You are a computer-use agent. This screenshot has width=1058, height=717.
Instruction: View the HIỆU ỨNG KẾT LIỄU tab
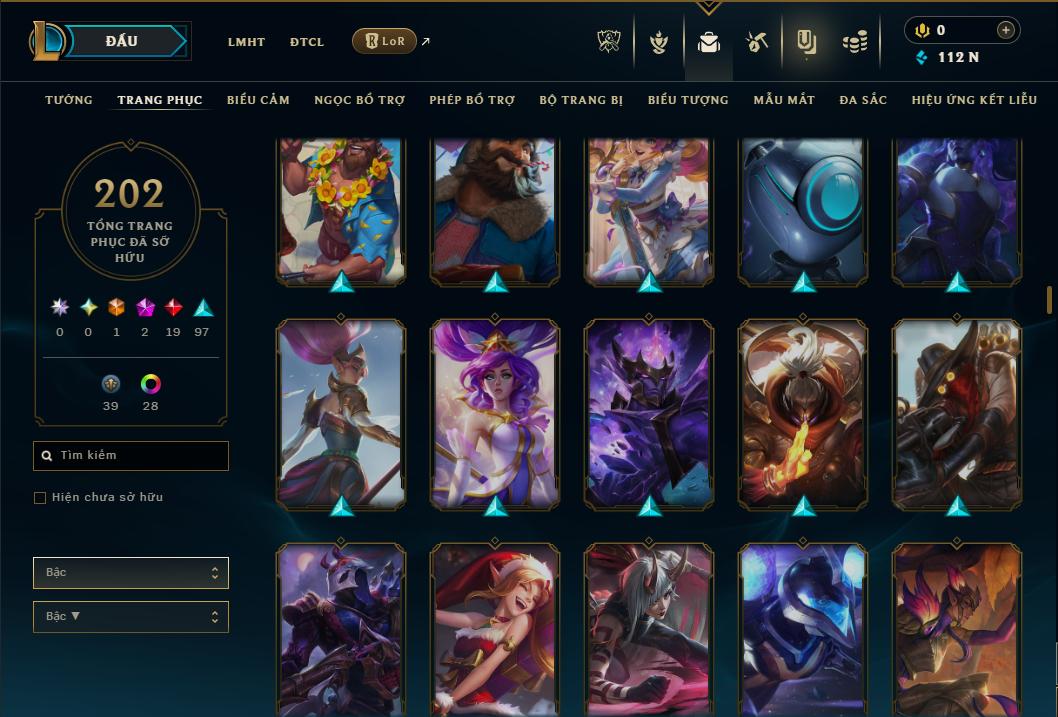(x=974, y=100)
